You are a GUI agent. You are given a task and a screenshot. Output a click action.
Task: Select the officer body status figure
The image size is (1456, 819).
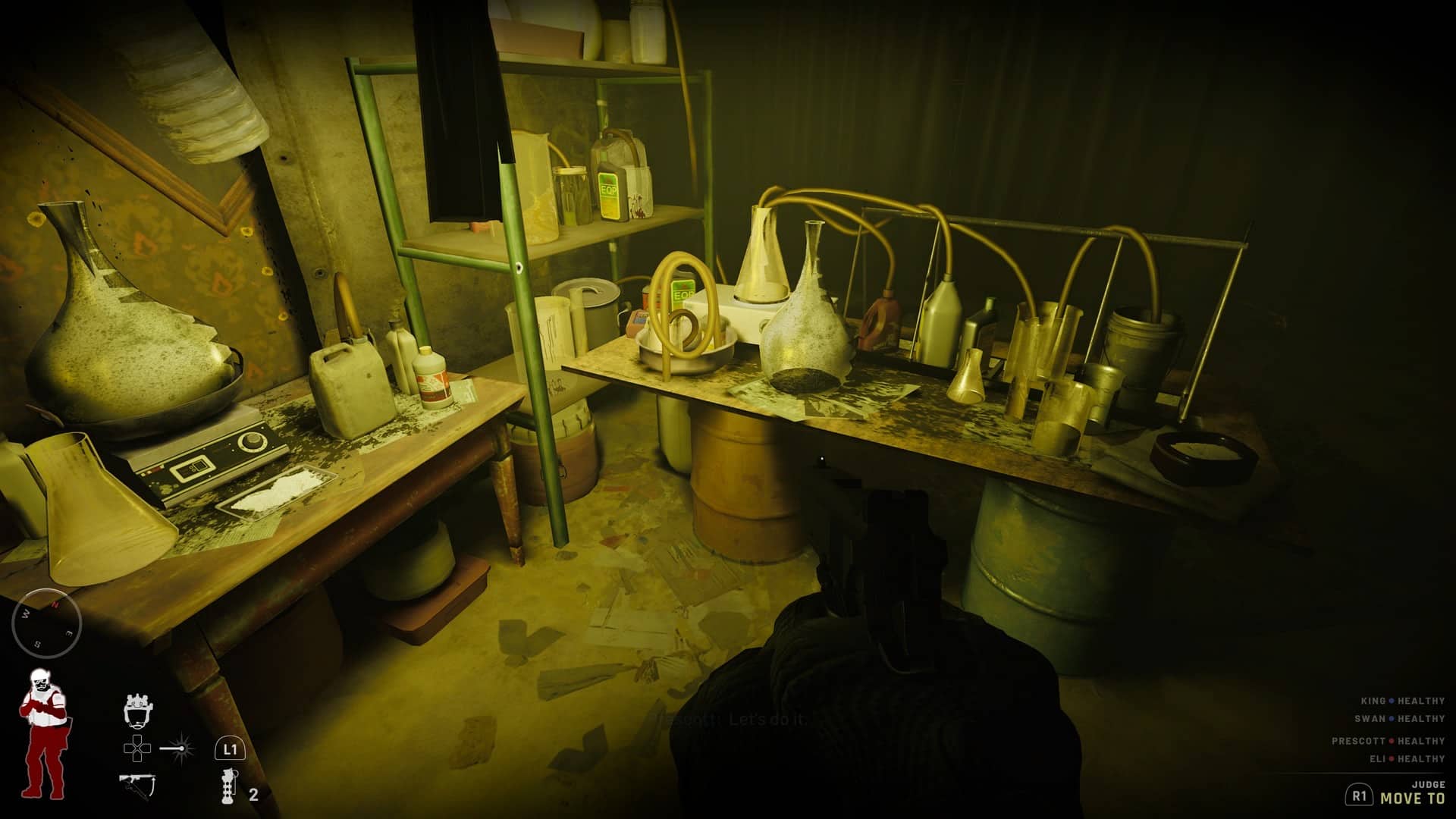point(42,733)
